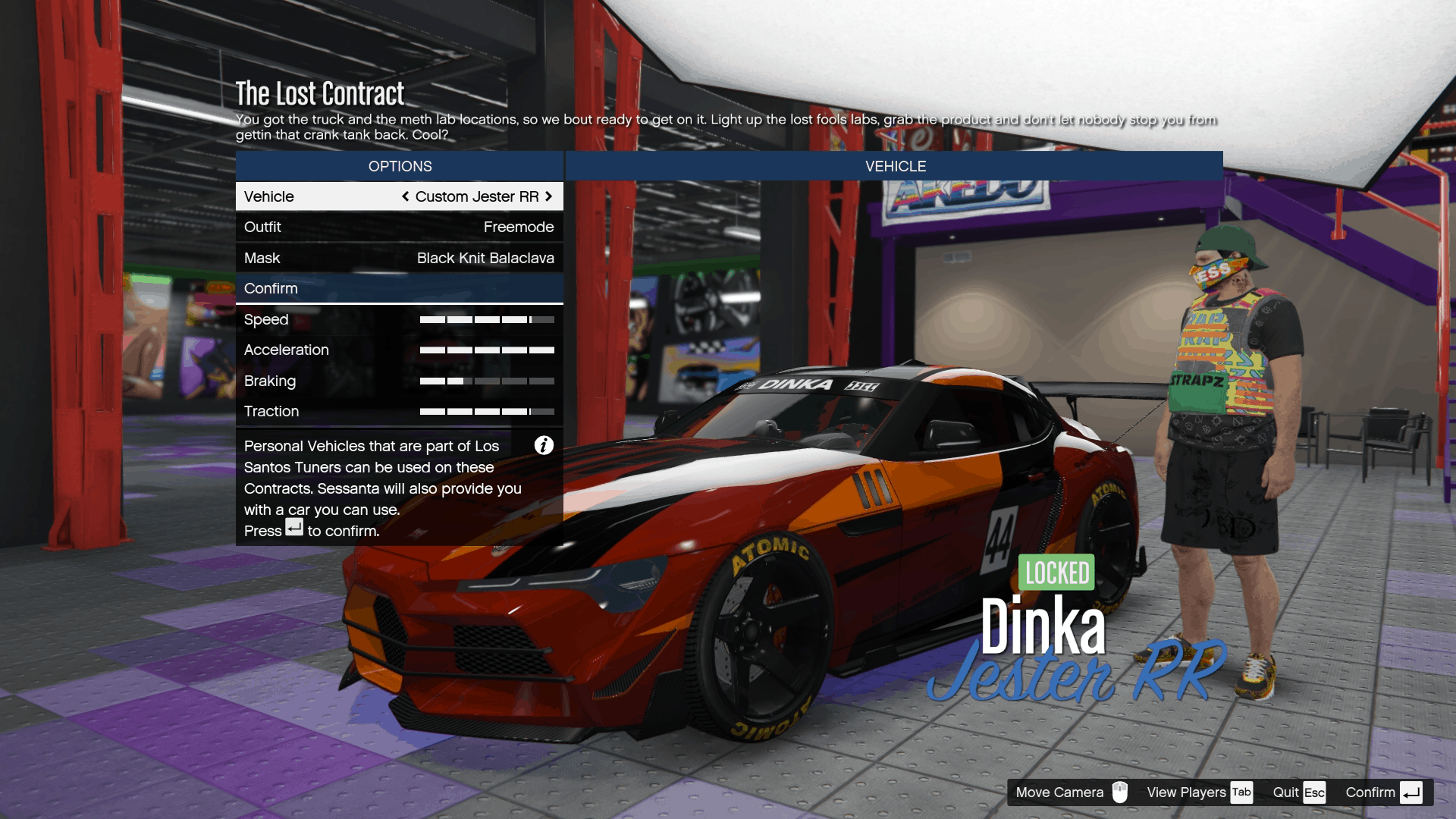Click the Speed stat bar
Screen dimensions: 1456x819
coord(488,319)
